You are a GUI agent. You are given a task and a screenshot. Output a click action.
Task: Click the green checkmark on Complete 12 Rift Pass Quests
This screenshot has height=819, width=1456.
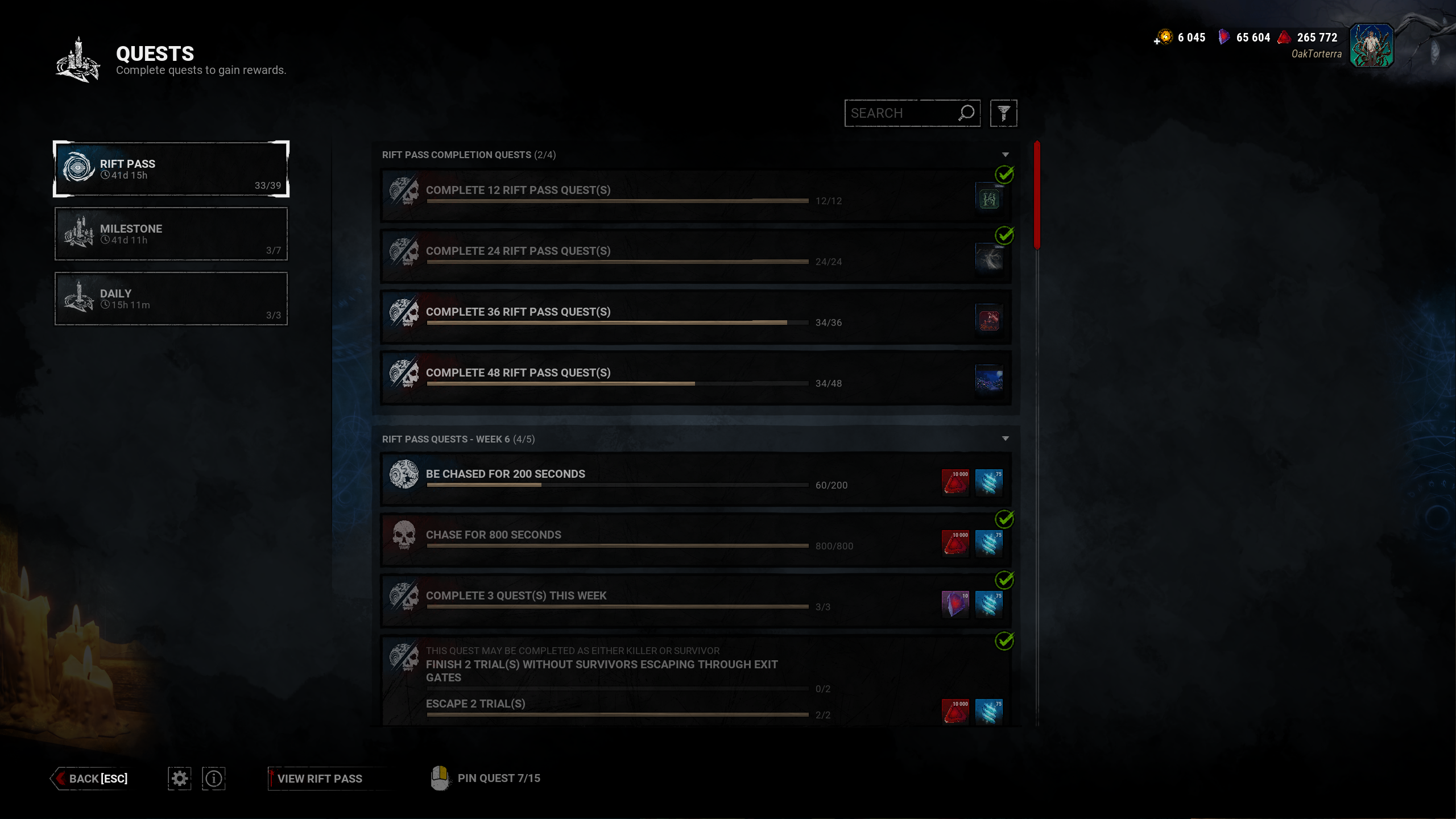(x=1005, y=175)
